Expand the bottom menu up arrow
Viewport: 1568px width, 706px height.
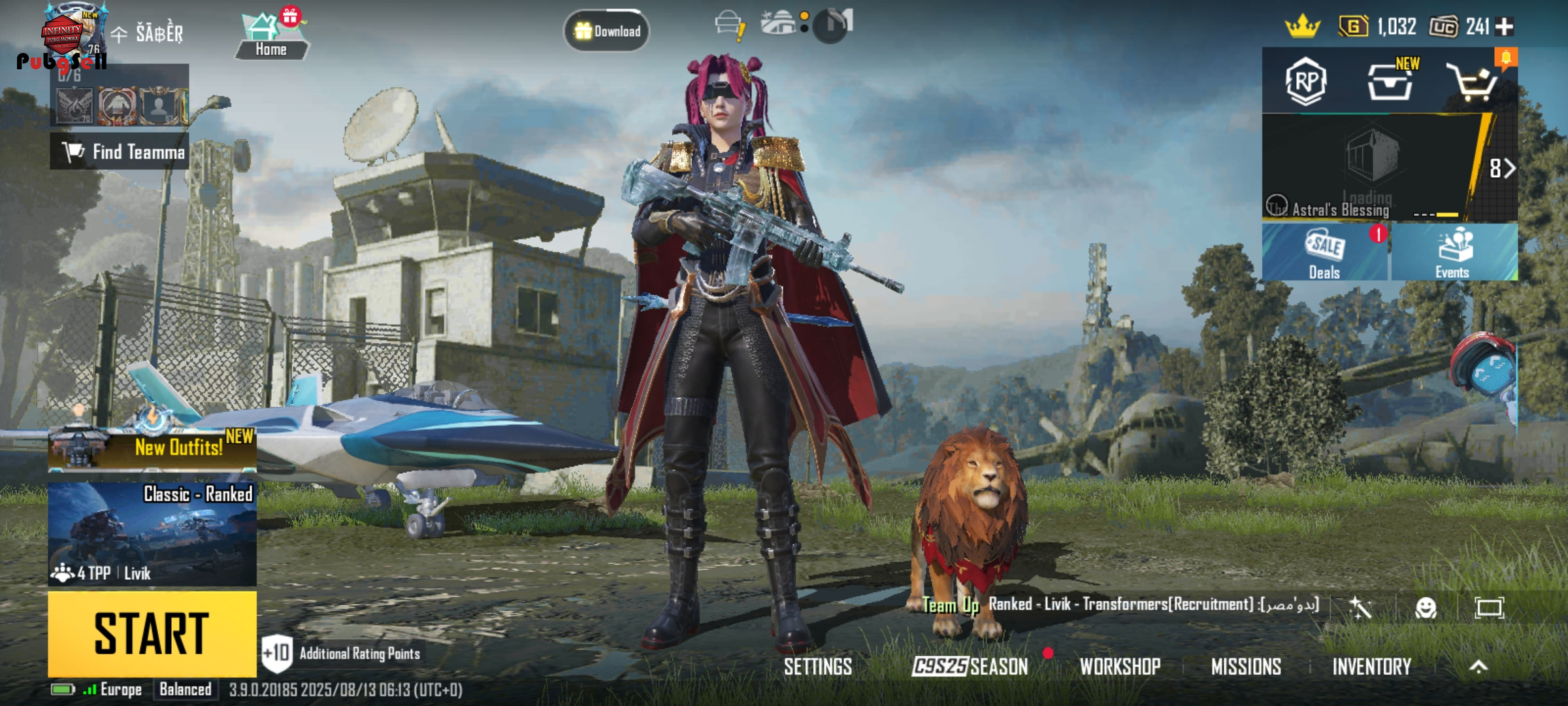click(1478, 667)
